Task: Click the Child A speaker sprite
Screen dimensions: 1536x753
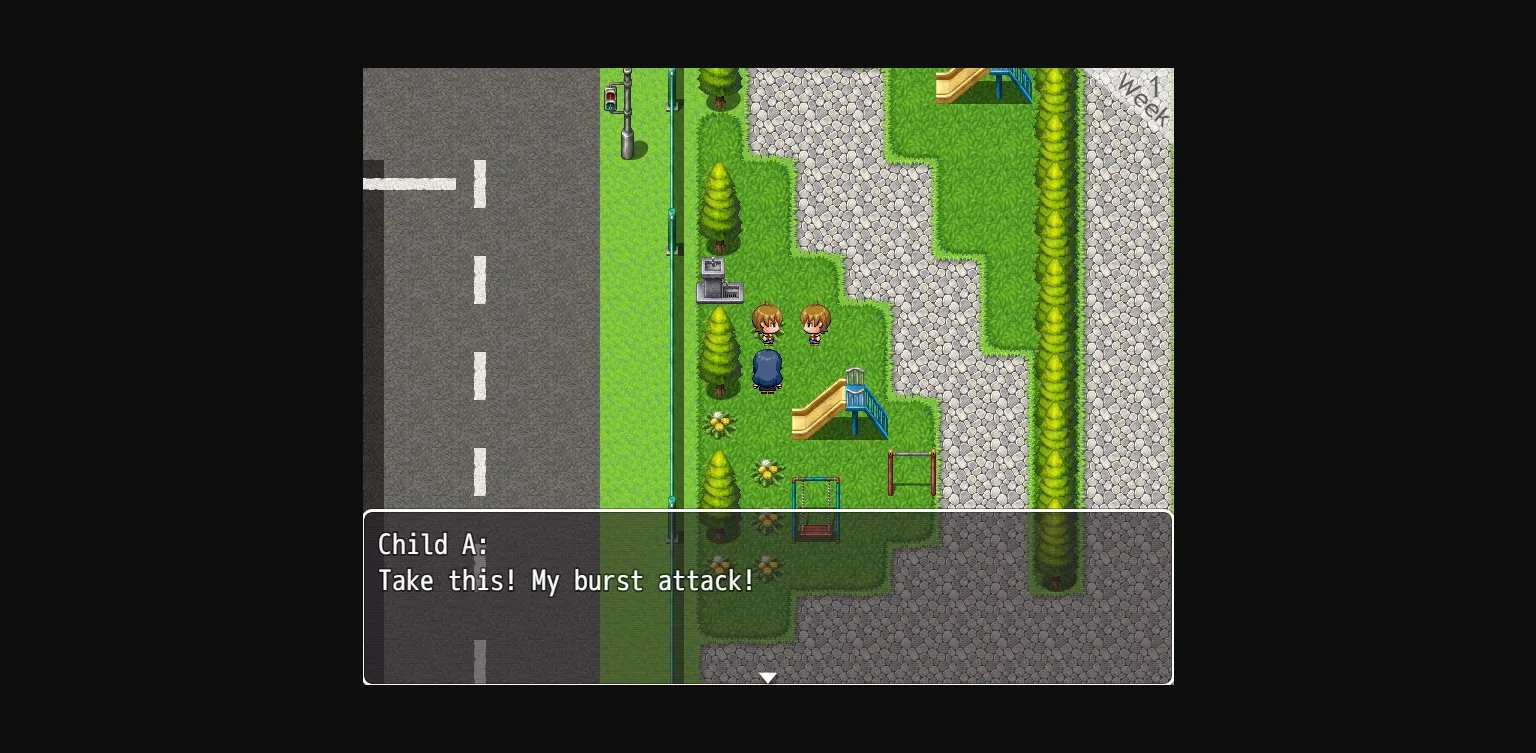Action: (767, 322)
